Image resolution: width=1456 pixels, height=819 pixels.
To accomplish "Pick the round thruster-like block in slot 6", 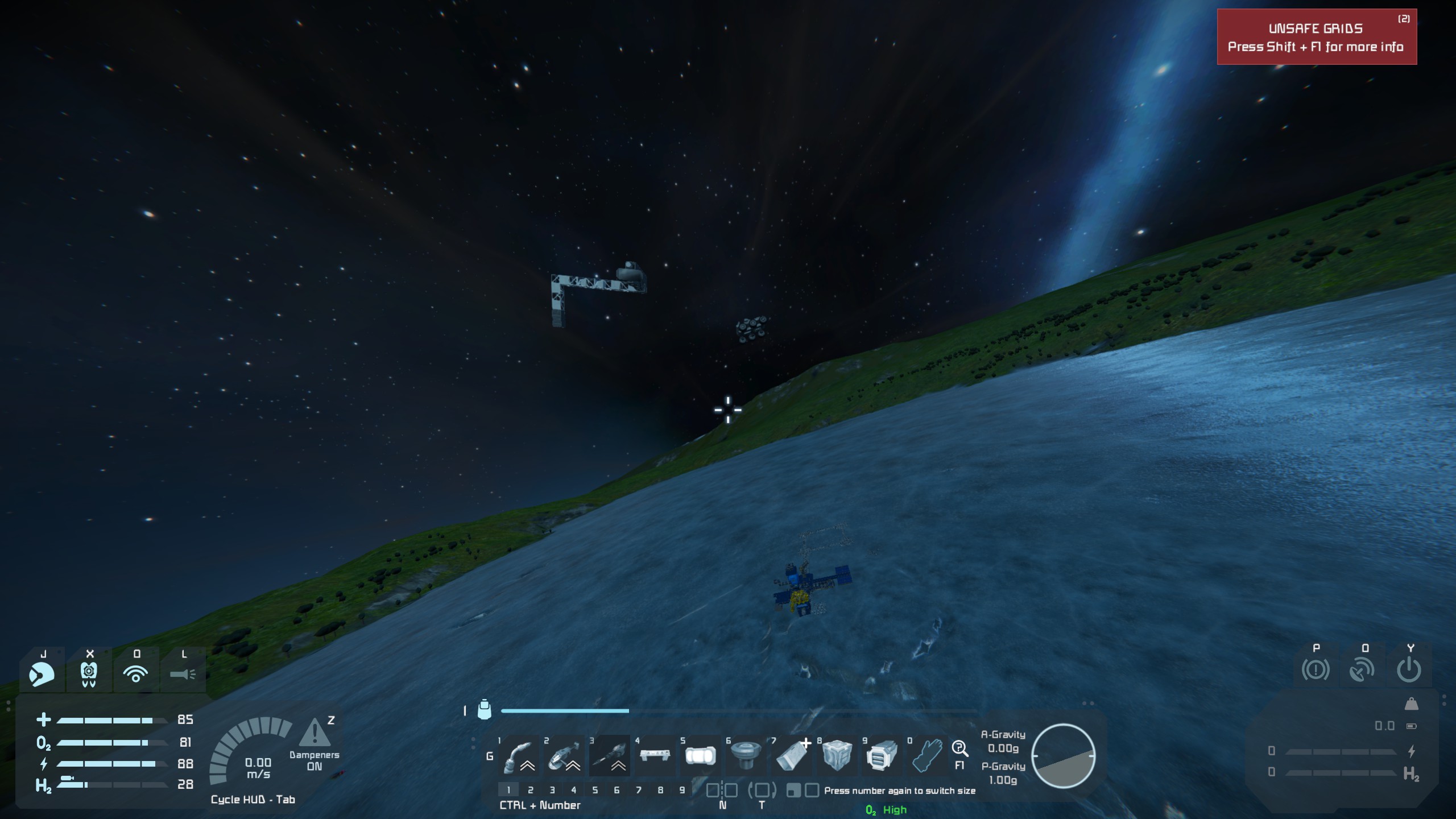I will pyautogui.click(x=746, y=756).
